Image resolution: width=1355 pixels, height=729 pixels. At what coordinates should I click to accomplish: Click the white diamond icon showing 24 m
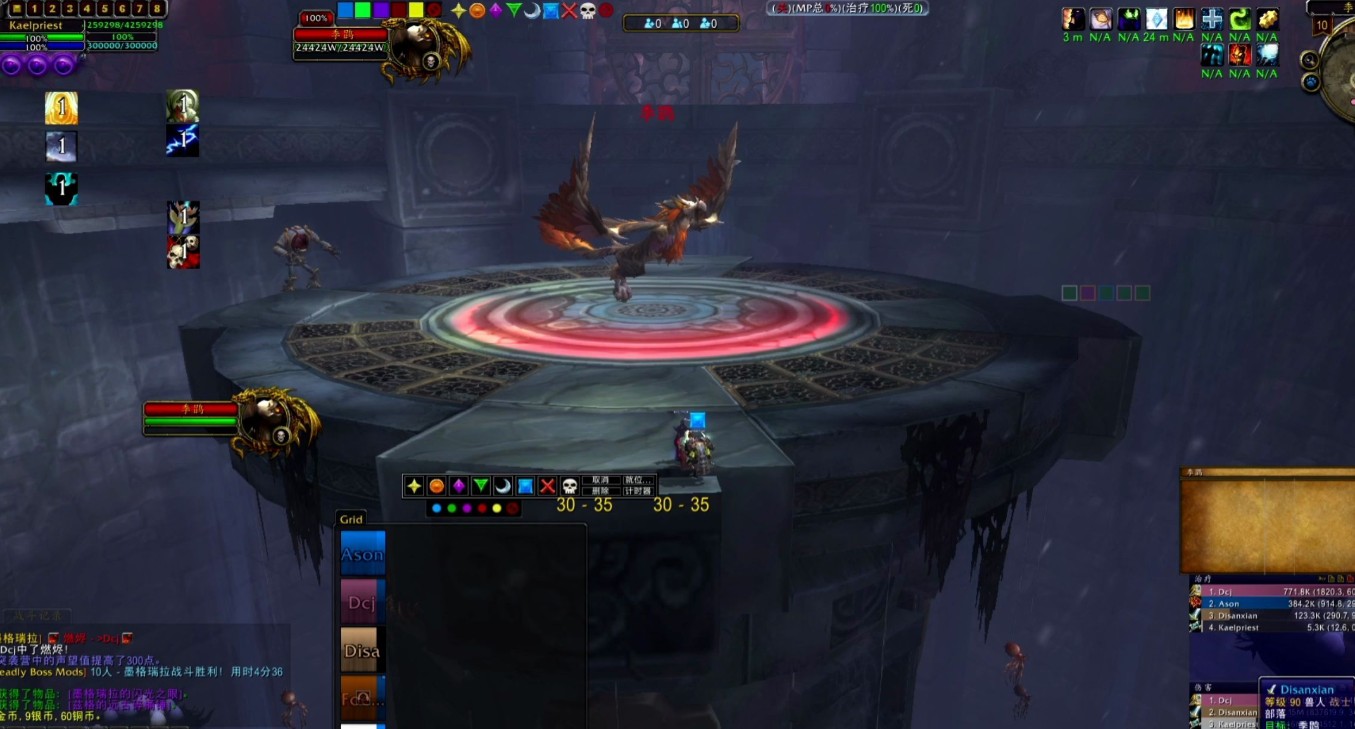click(x=1157, y=19)
